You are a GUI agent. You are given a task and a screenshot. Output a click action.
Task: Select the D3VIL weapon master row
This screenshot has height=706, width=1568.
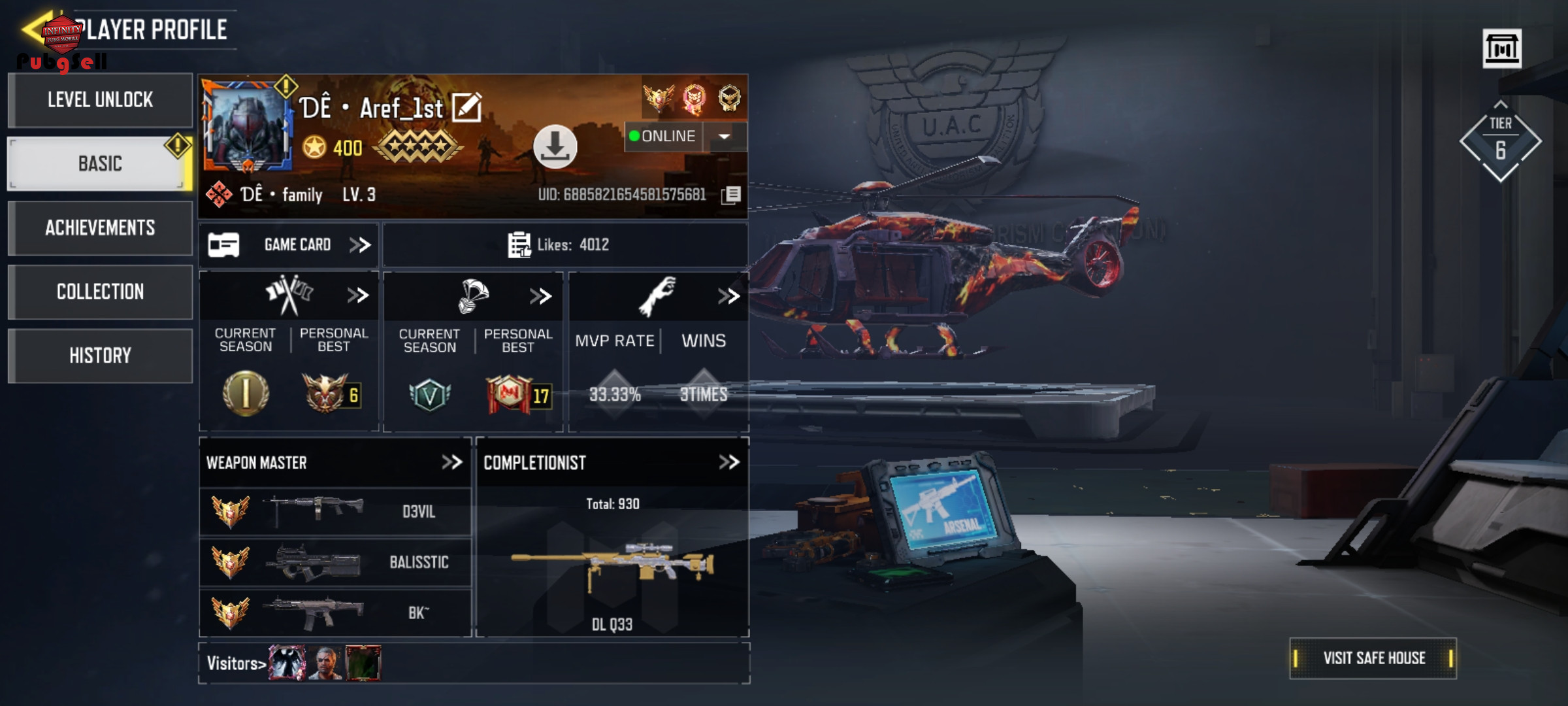pos(335,511)
